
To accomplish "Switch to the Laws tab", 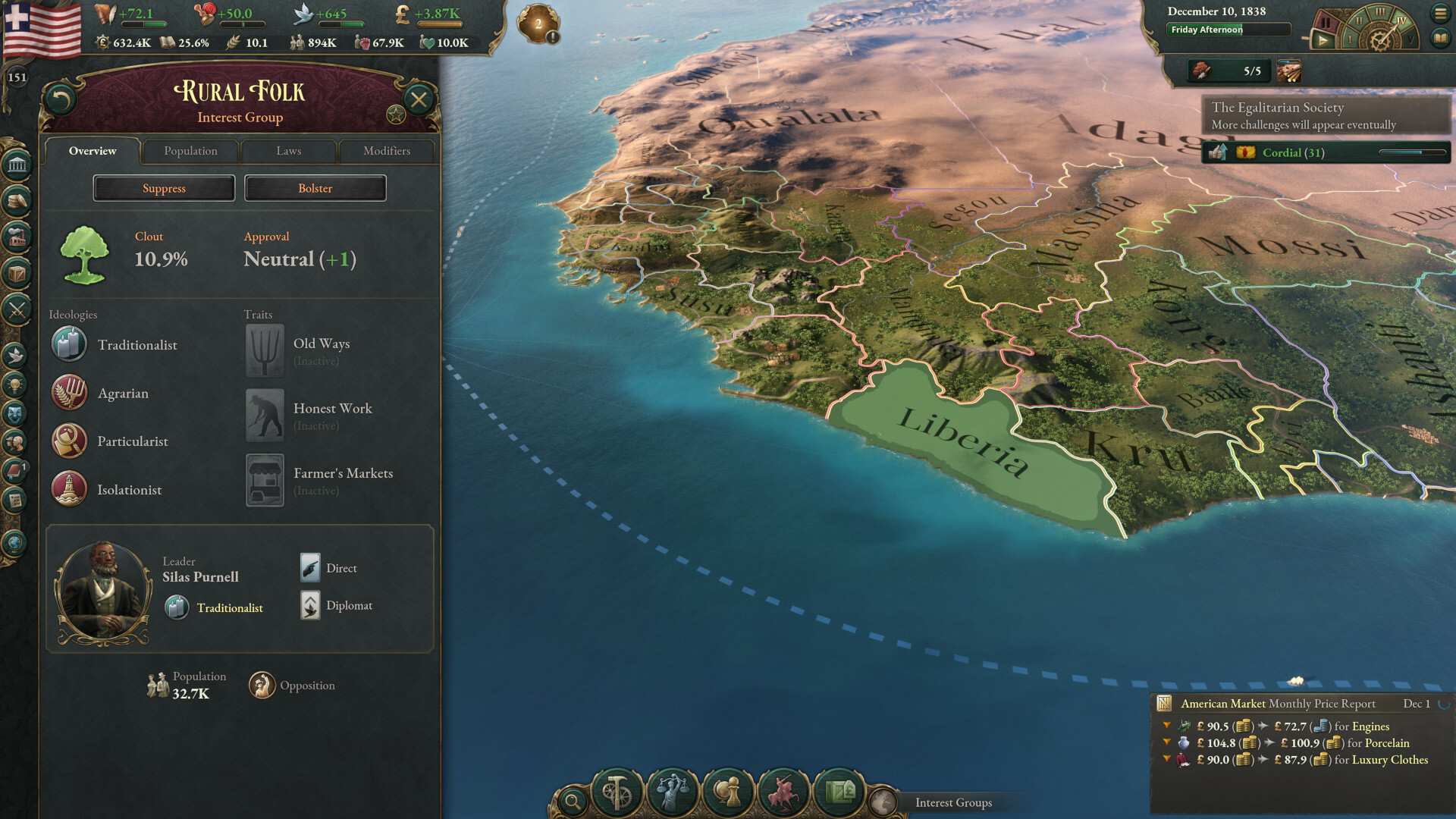I will pyautogui.click(x=288, y=151).
